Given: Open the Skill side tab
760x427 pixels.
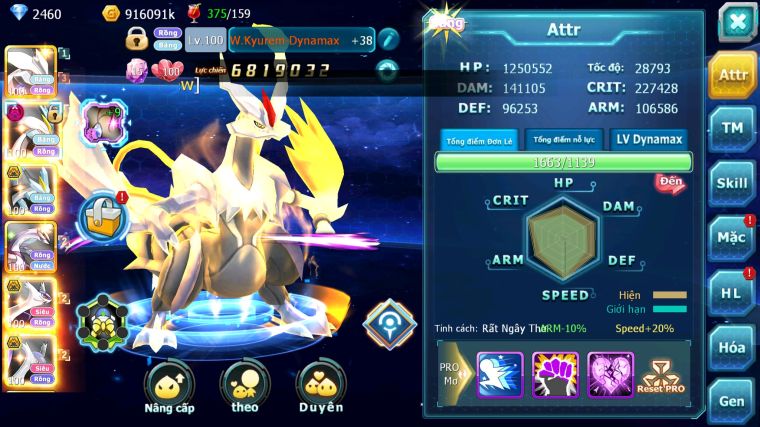Looking at the screenshot, I should [x=733, y=182].
